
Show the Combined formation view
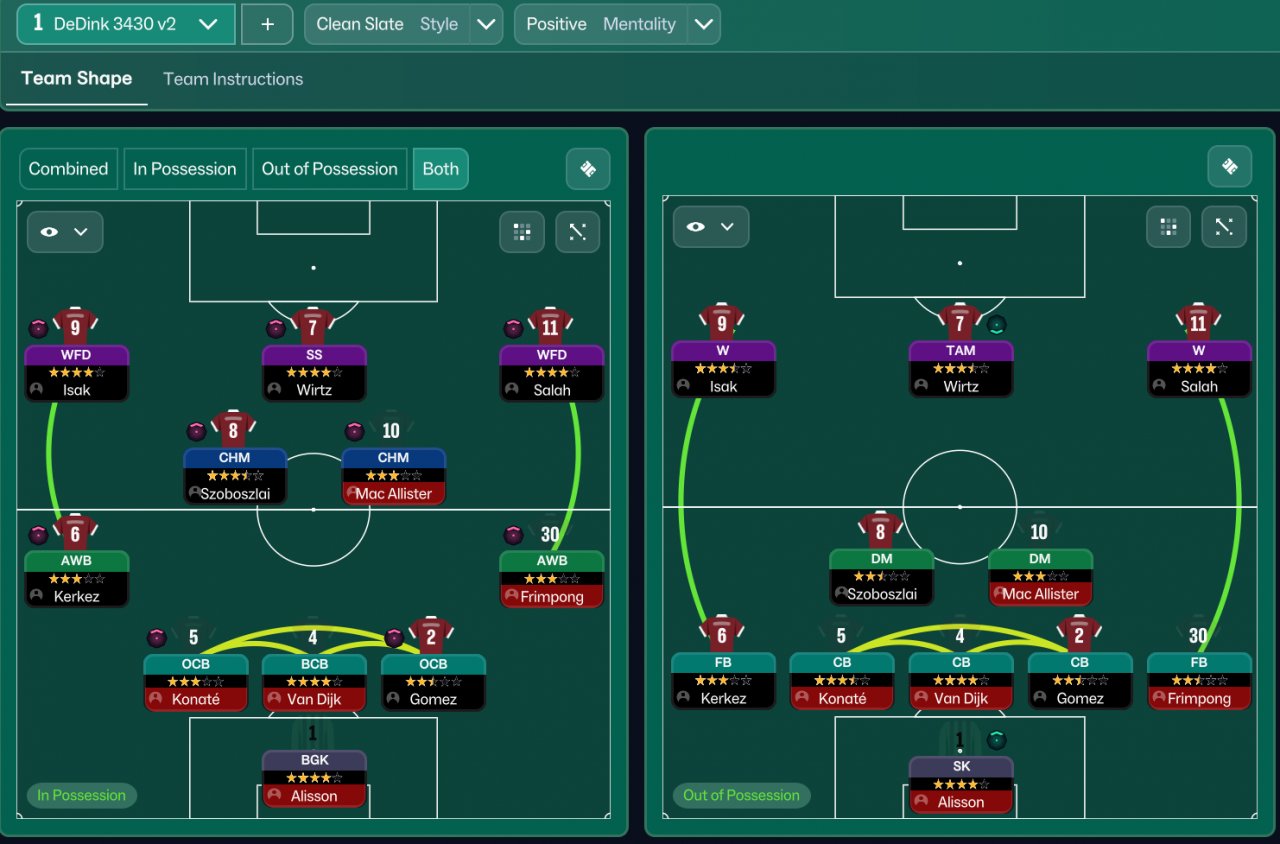(x=68, y=169)
